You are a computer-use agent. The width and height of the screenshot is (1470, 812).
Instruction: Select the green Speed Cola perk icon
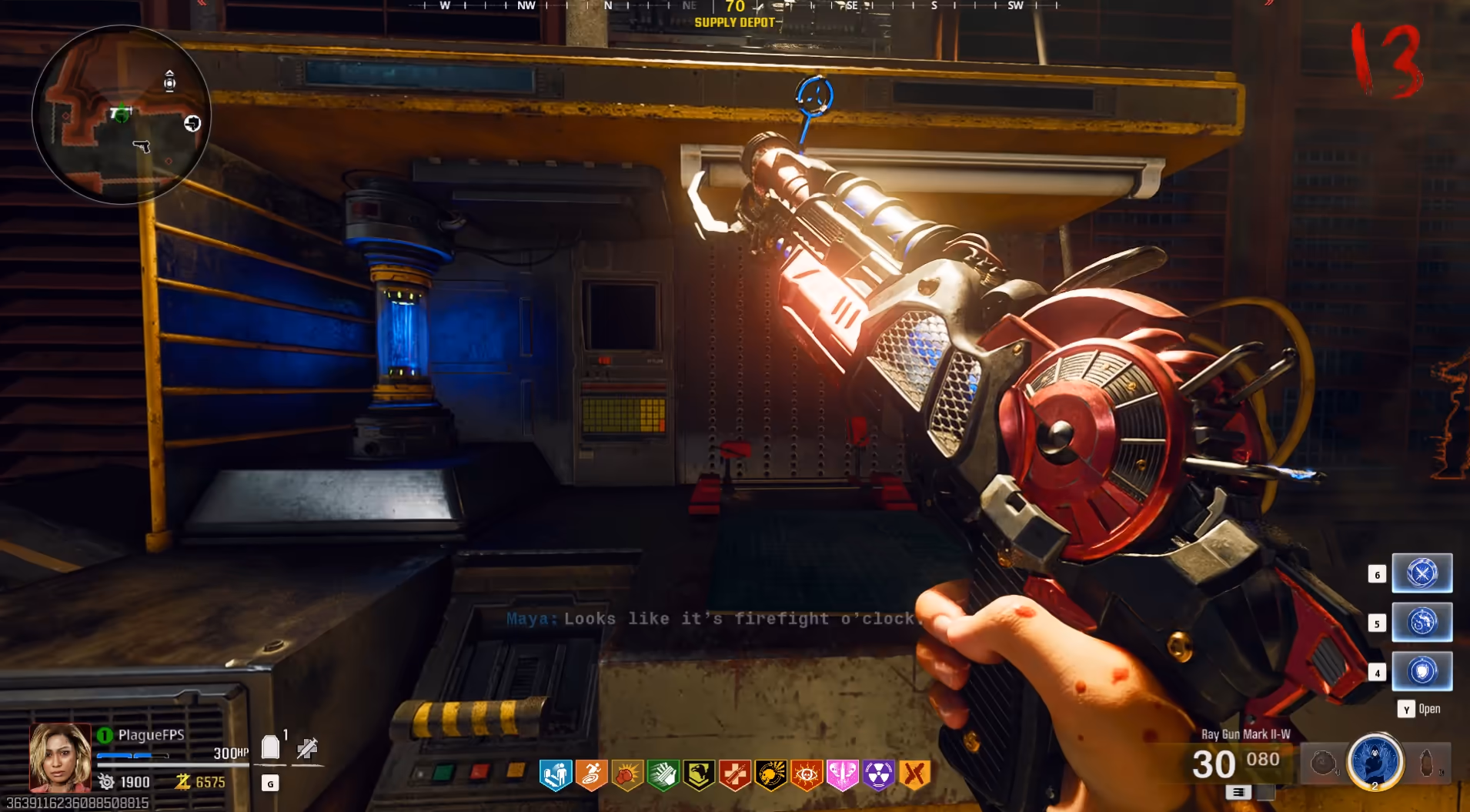click(663, 775)
